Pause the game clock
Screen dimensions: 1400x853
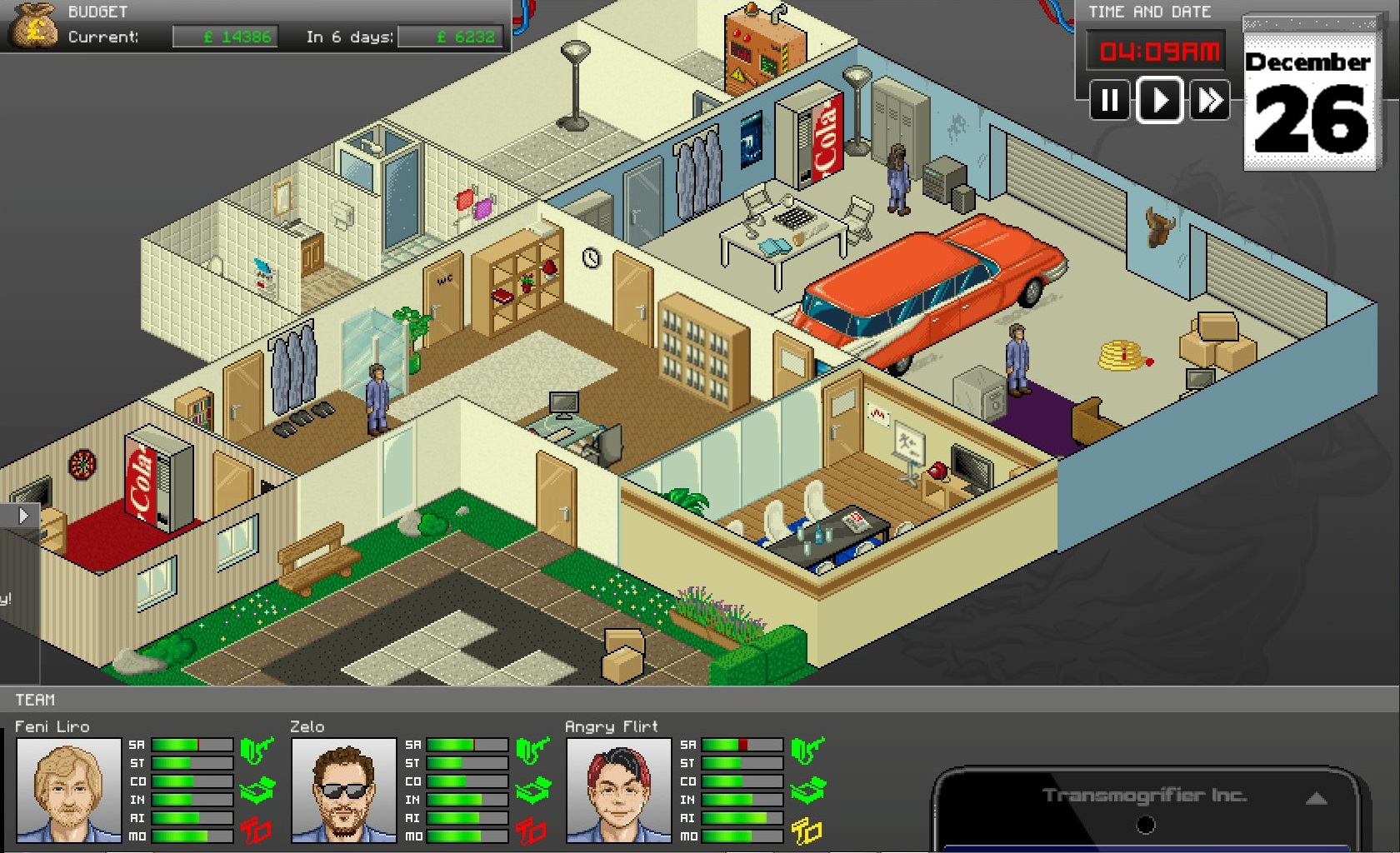point(1110,101)
